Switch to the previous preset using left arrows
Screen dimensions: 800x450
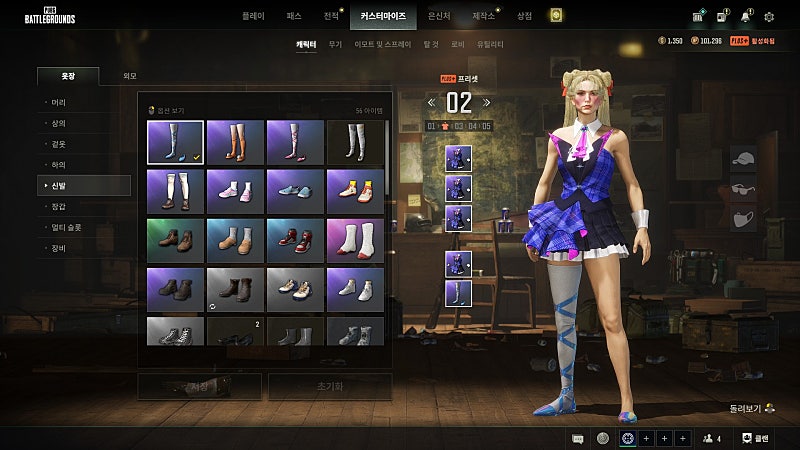coord(431,102)
